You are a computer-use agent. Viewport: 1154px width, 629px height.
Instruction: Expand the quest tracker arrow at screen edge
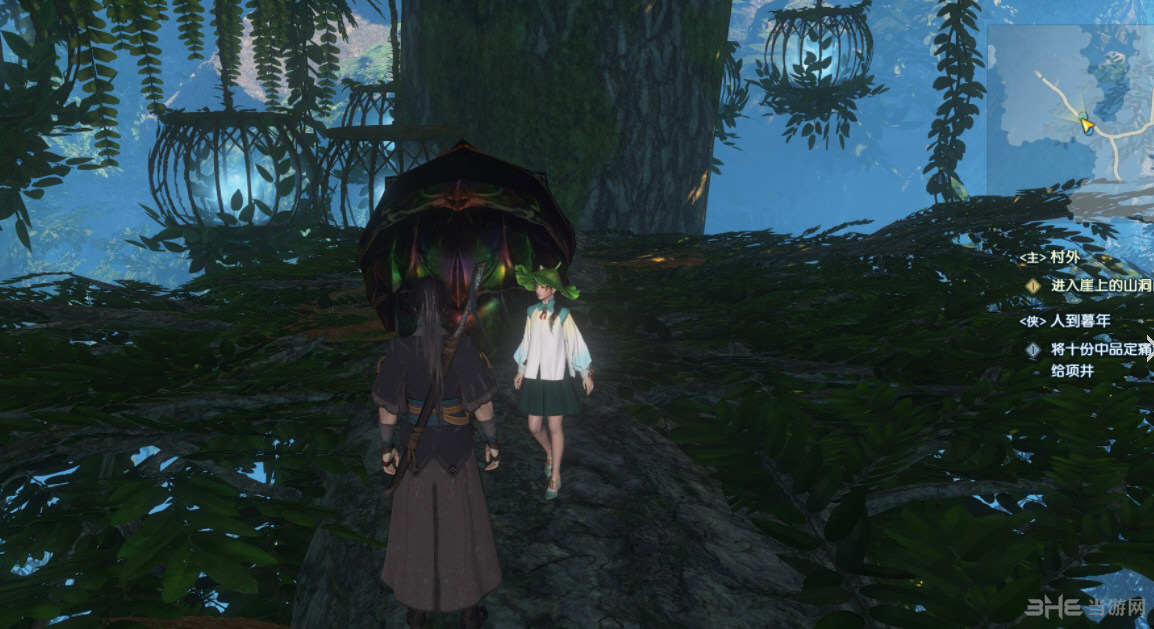click(x=1148, y=348)
